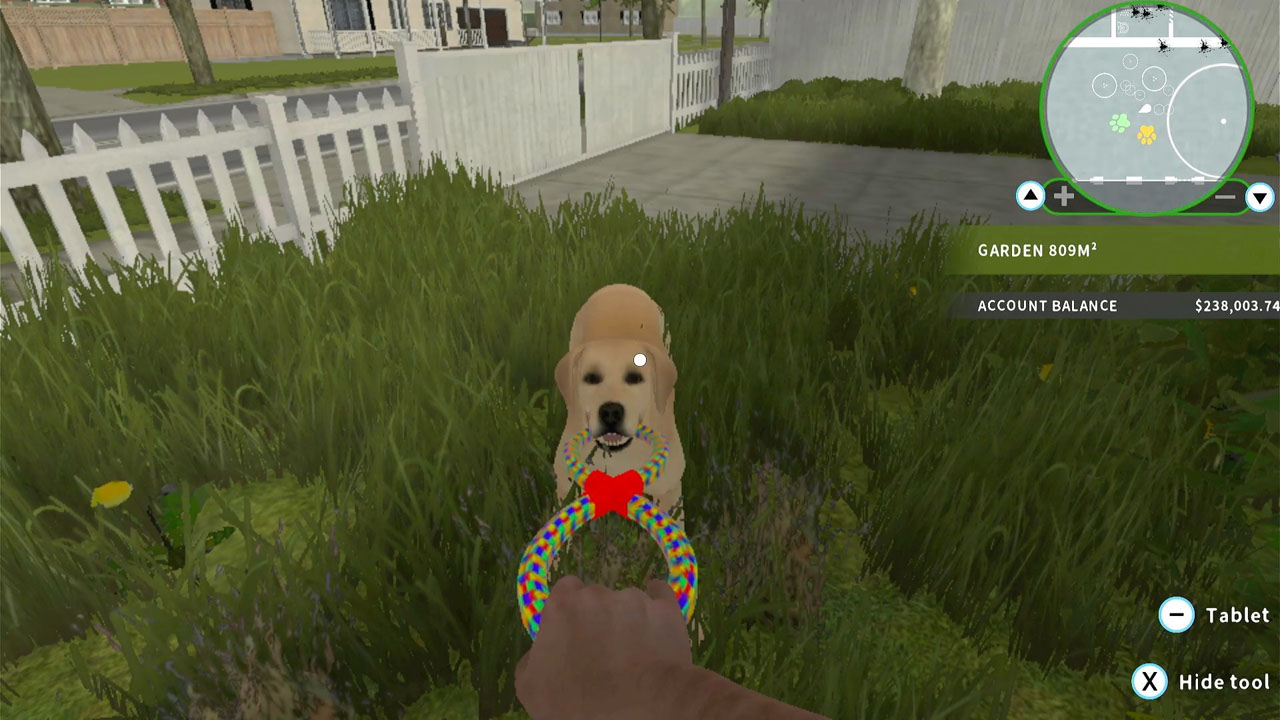Click the circular minimap view
The height and width of the screenshot is (720, 1280).
pyautogui.click(x=1142, y=92)
